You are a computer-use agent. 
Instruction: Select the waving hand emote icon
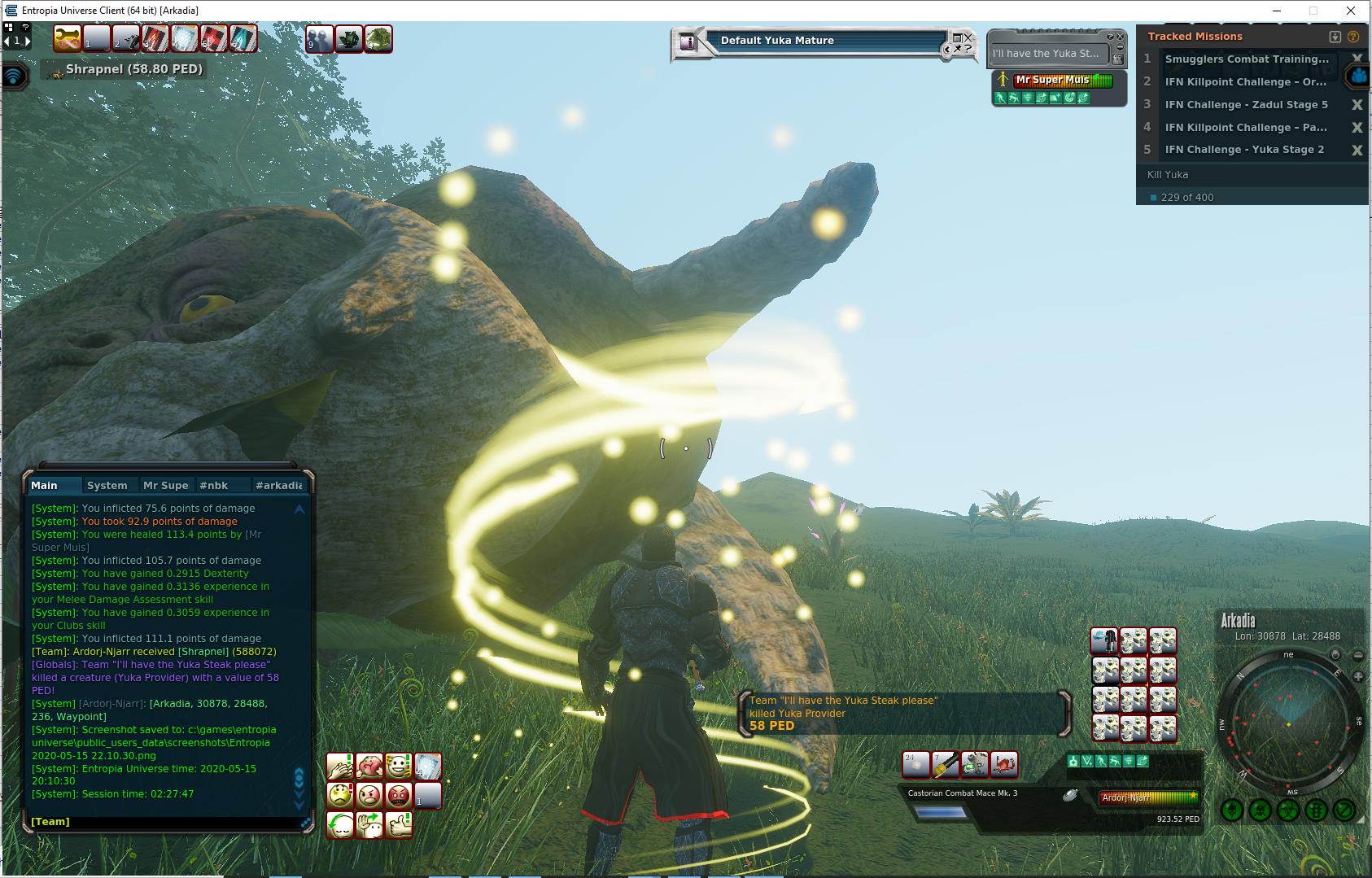(x=369, y=824)
